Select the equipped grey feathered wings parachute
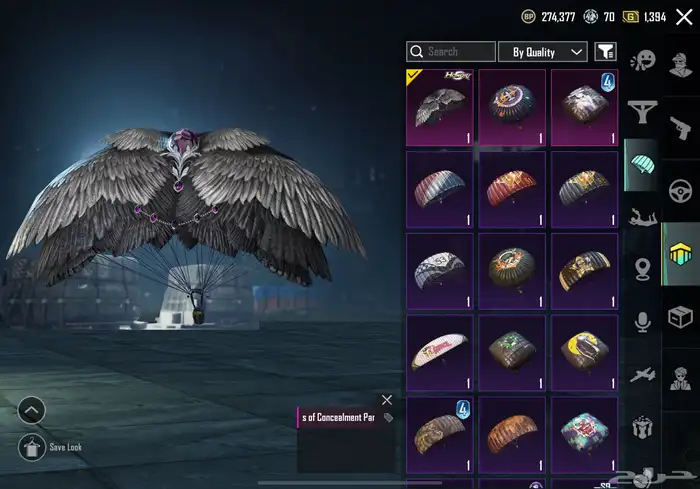 pos(440,106)
